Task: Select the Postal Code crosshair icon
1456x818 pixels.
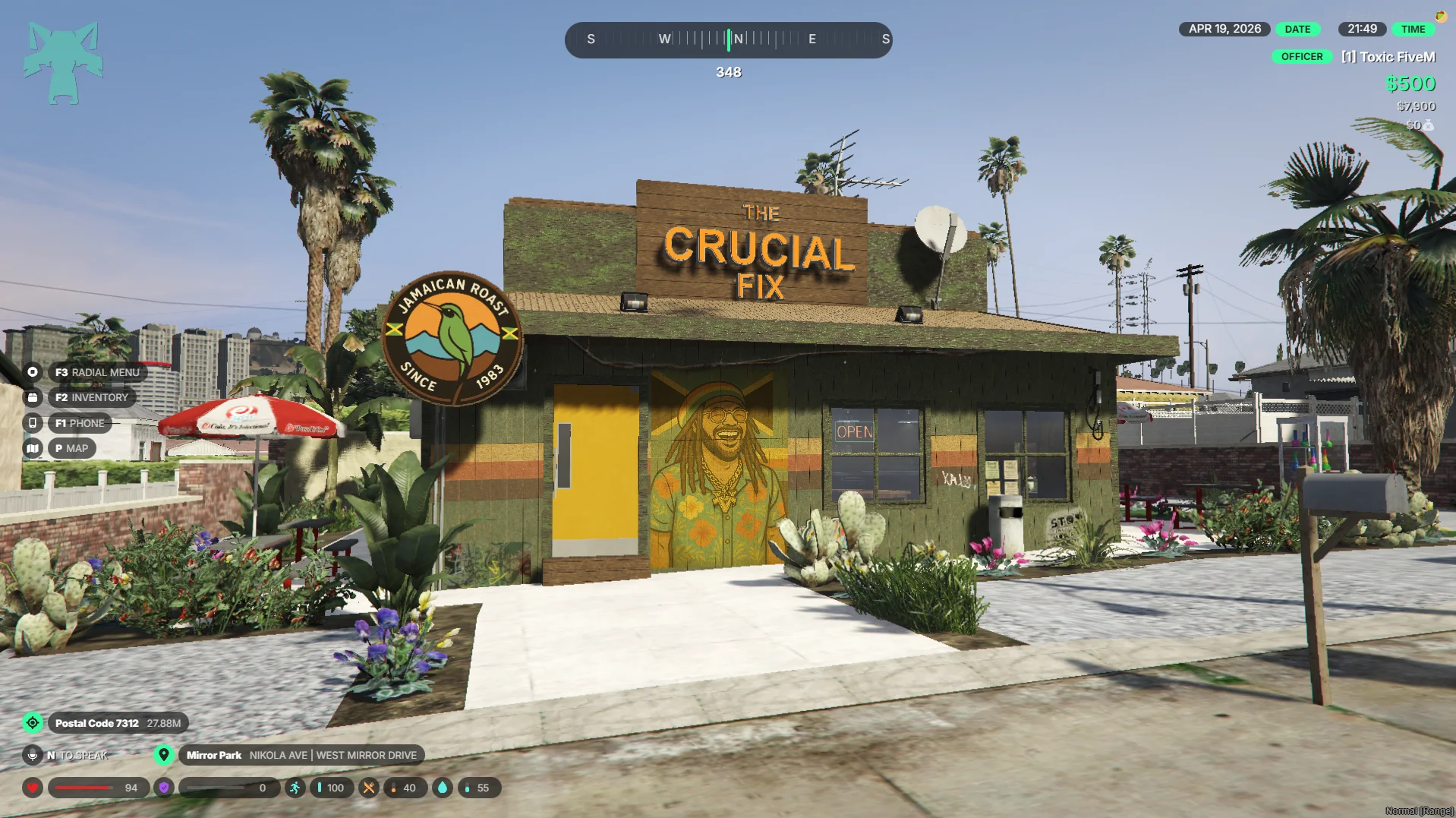Action: 33,723
